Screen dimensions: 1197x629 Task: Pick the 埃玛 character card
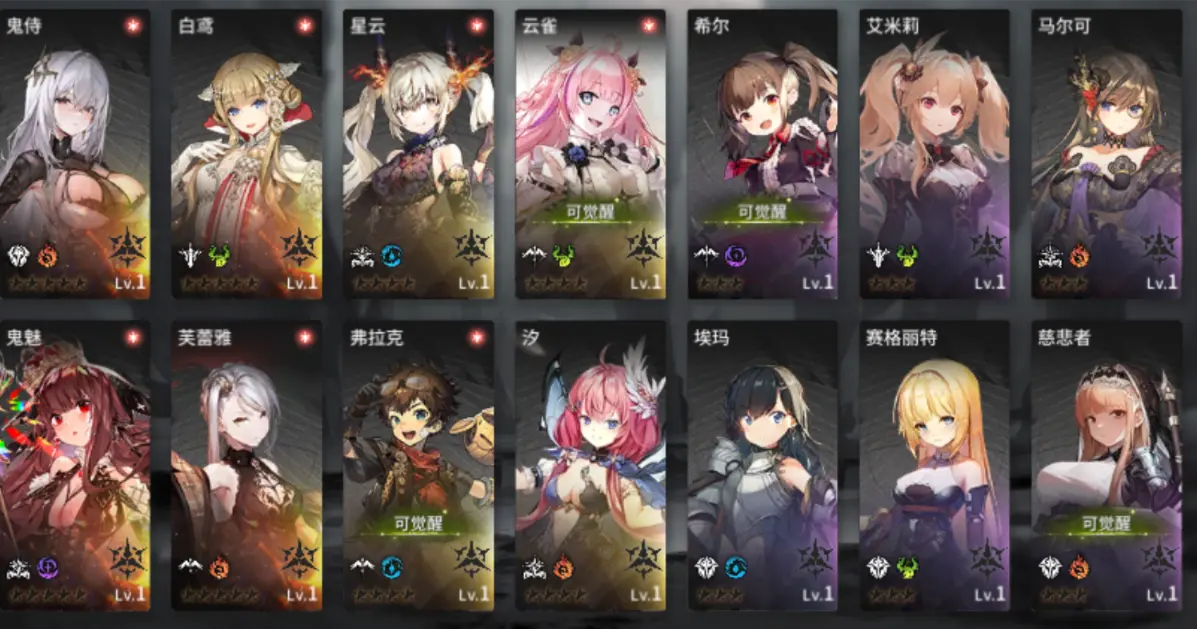pyautogui.click(x=762, y=466)
